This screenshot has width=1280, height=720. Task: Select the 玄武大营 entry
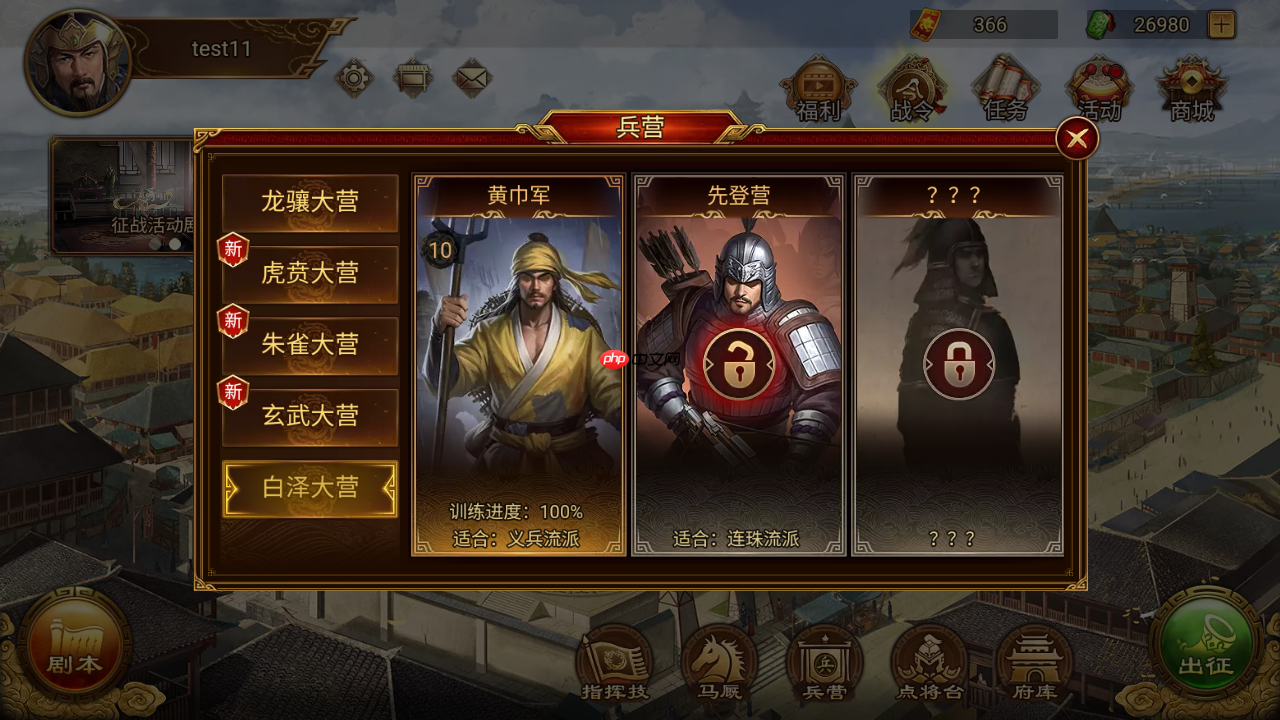[309, 417]
